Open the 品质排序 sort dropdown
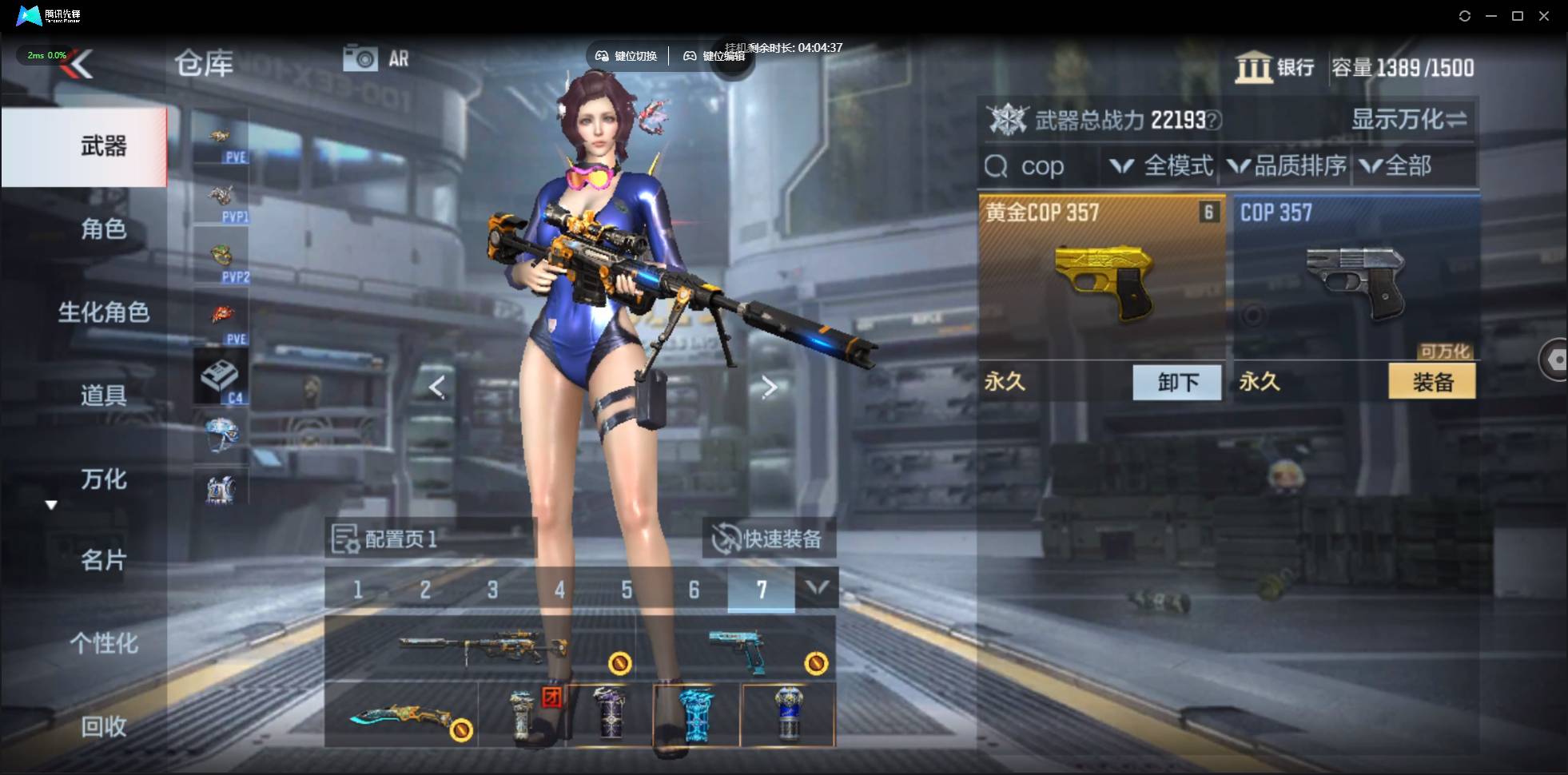Image resolution: width=1568 pixels, height=775 pixels. 1287,166
